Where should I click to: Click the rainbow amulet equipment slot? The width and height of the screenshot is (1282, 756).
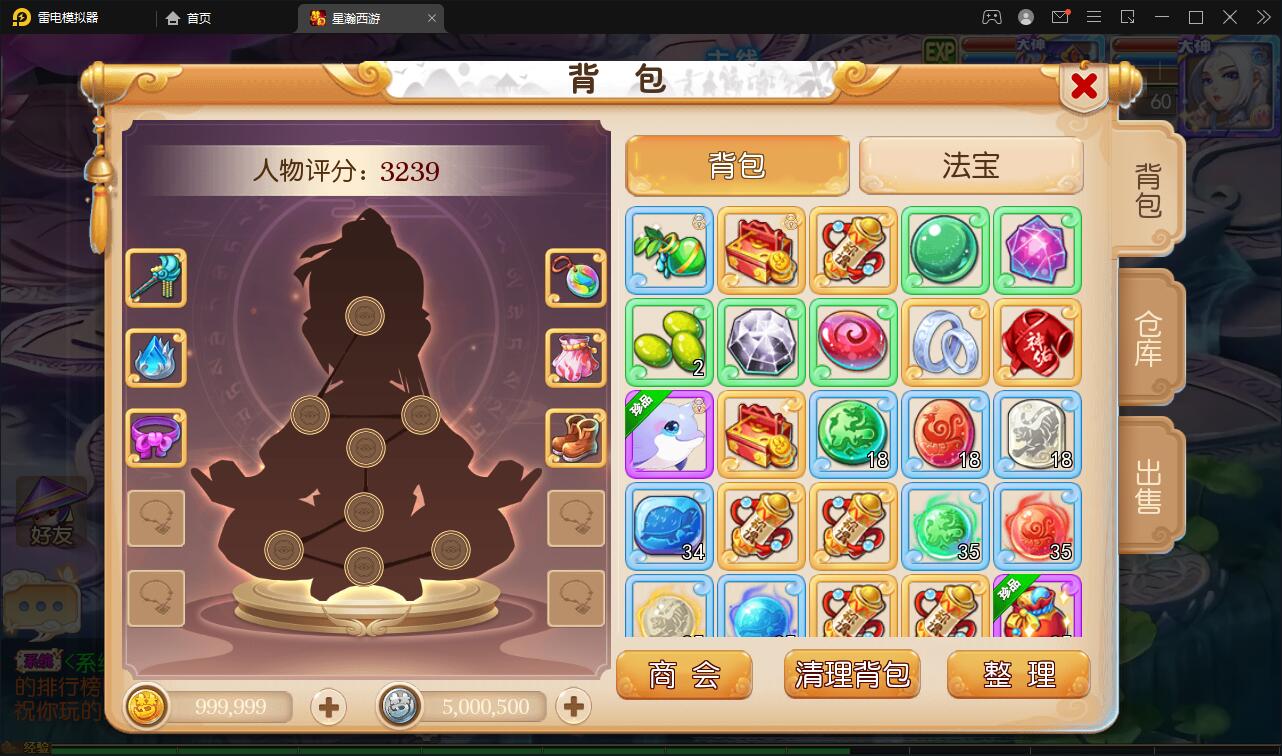pos(576,279)
